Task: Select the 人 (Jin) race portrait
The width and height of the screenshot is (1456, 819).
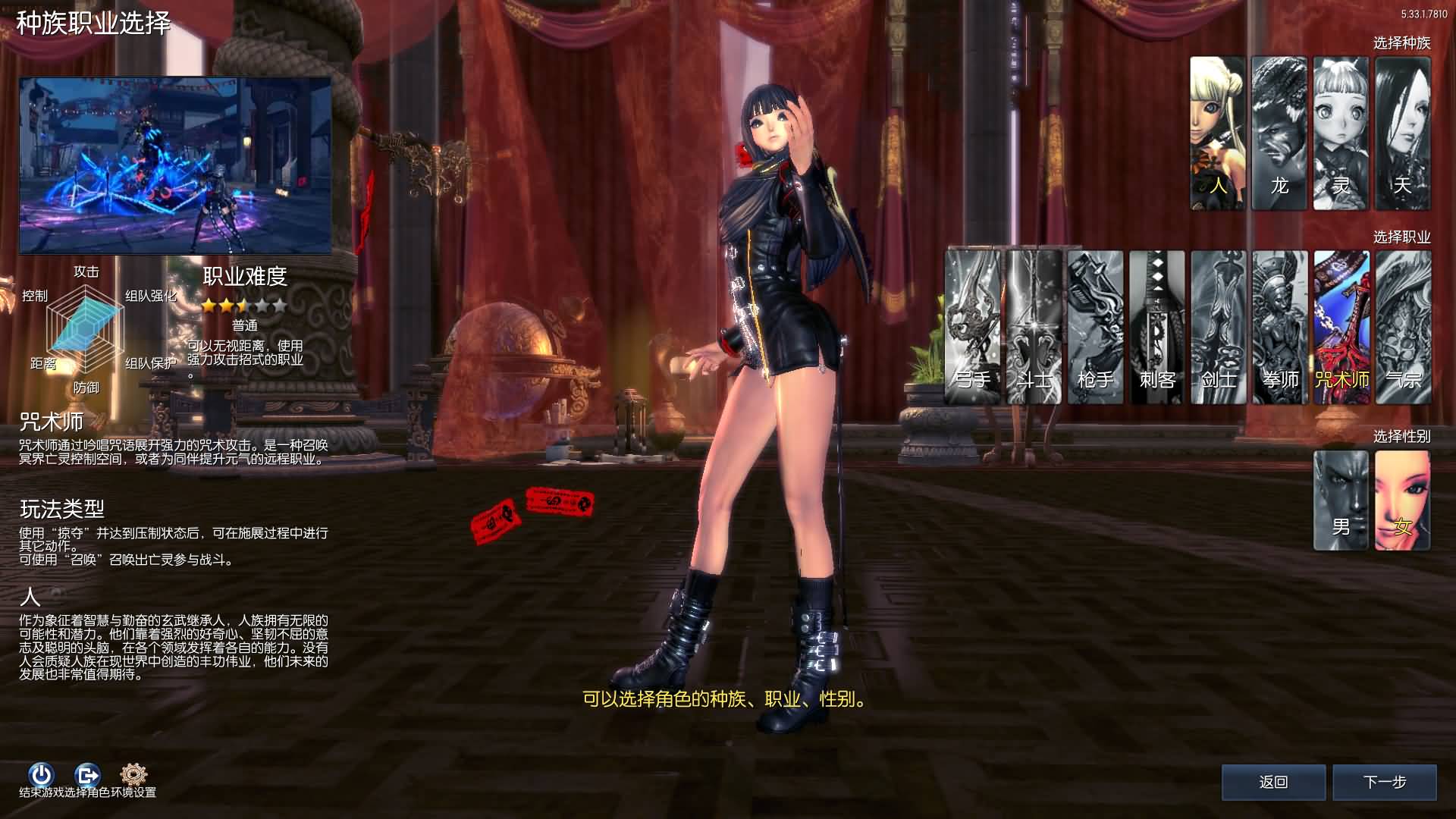Action: pos(1217,133)
